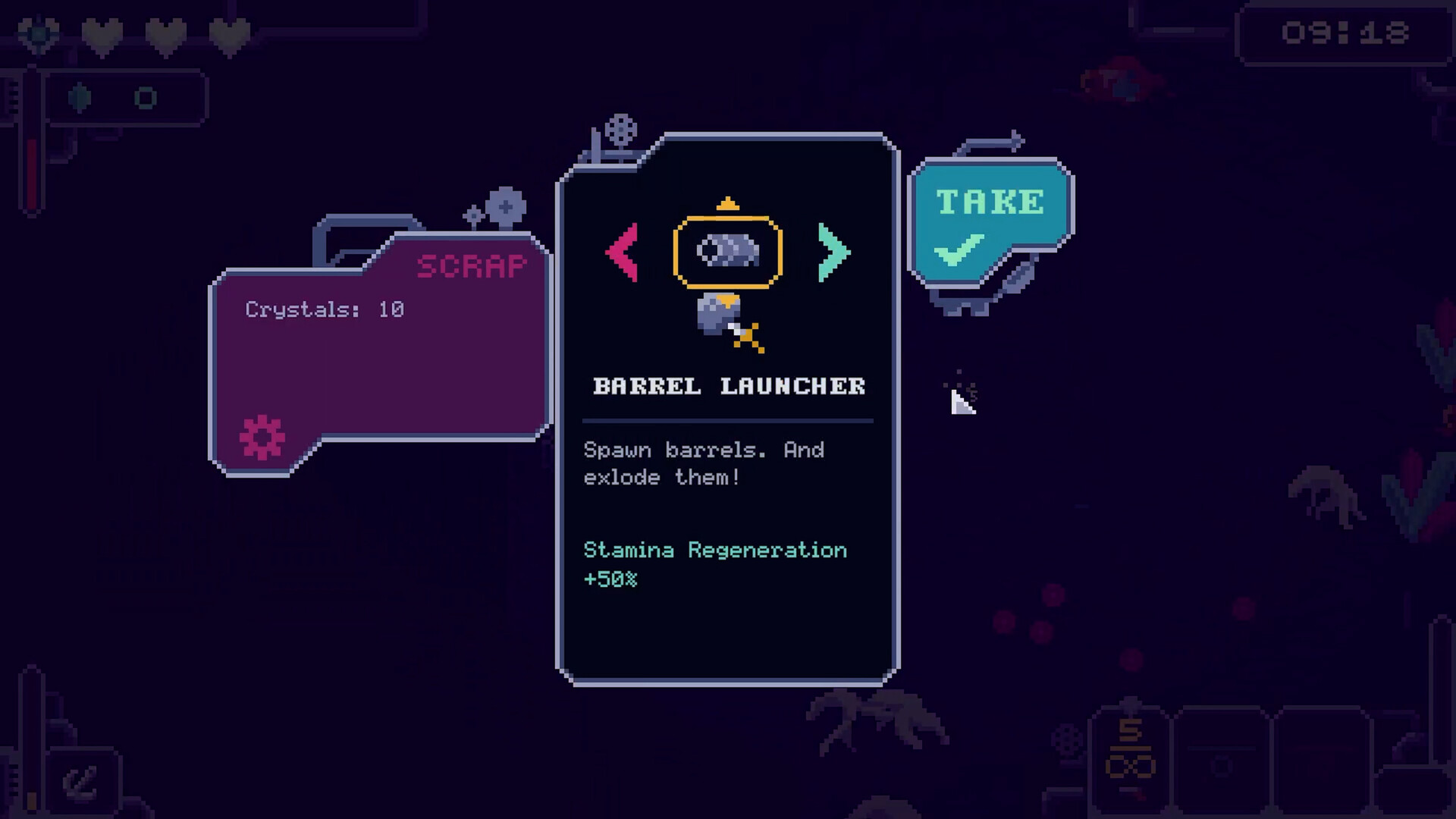
Task: Scrap the item for 10 crystals
Action: 381,350
